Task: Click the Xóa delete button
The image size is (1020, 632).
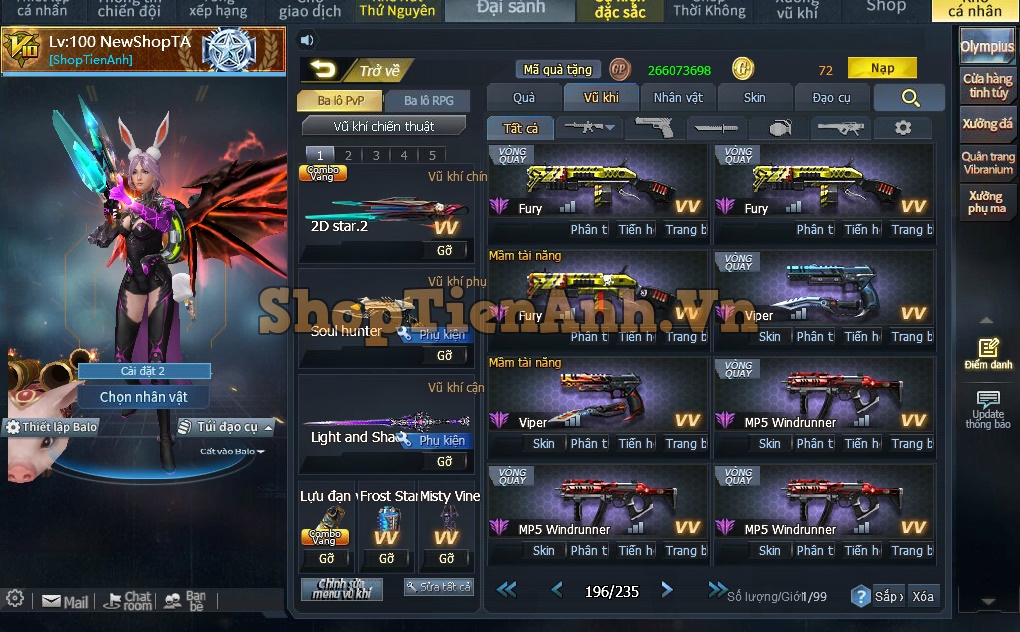Action: point(923,596)
